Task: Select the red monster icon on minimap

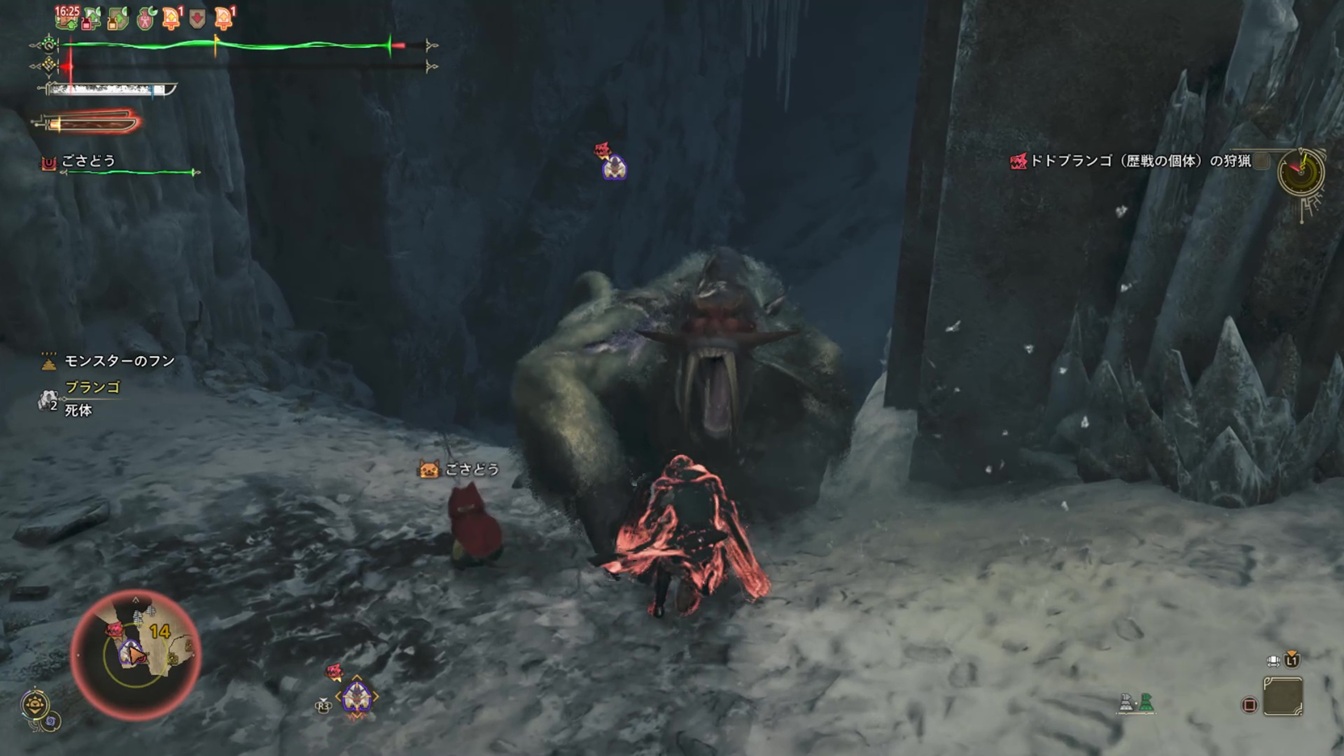Action: tap(114, 629)
